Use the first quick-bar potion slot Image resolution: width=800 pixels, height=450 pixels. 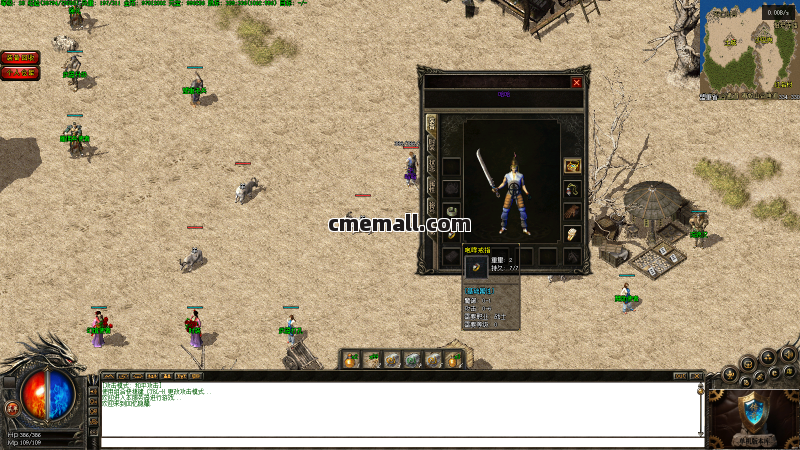click(351, 359)
